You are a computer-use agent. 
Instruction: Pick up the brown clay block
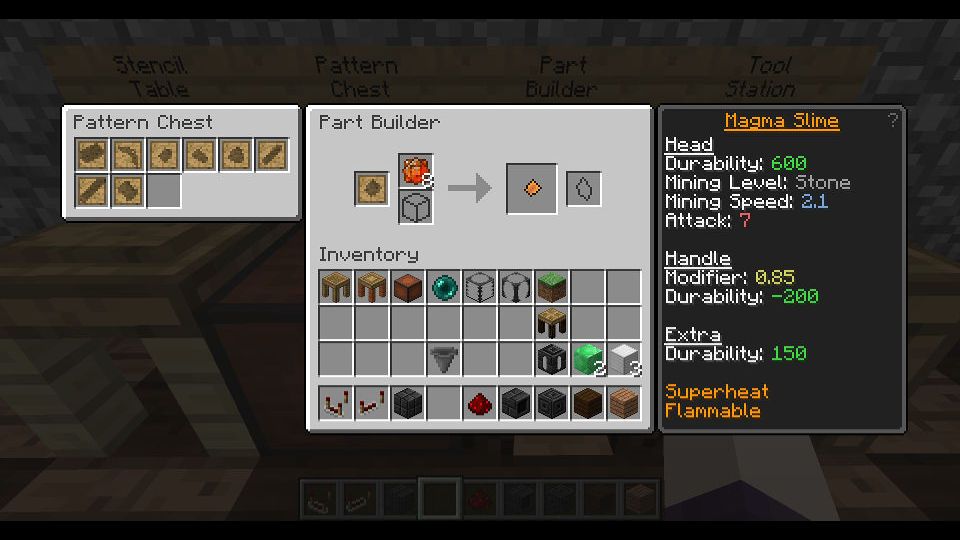click(408, 288)
